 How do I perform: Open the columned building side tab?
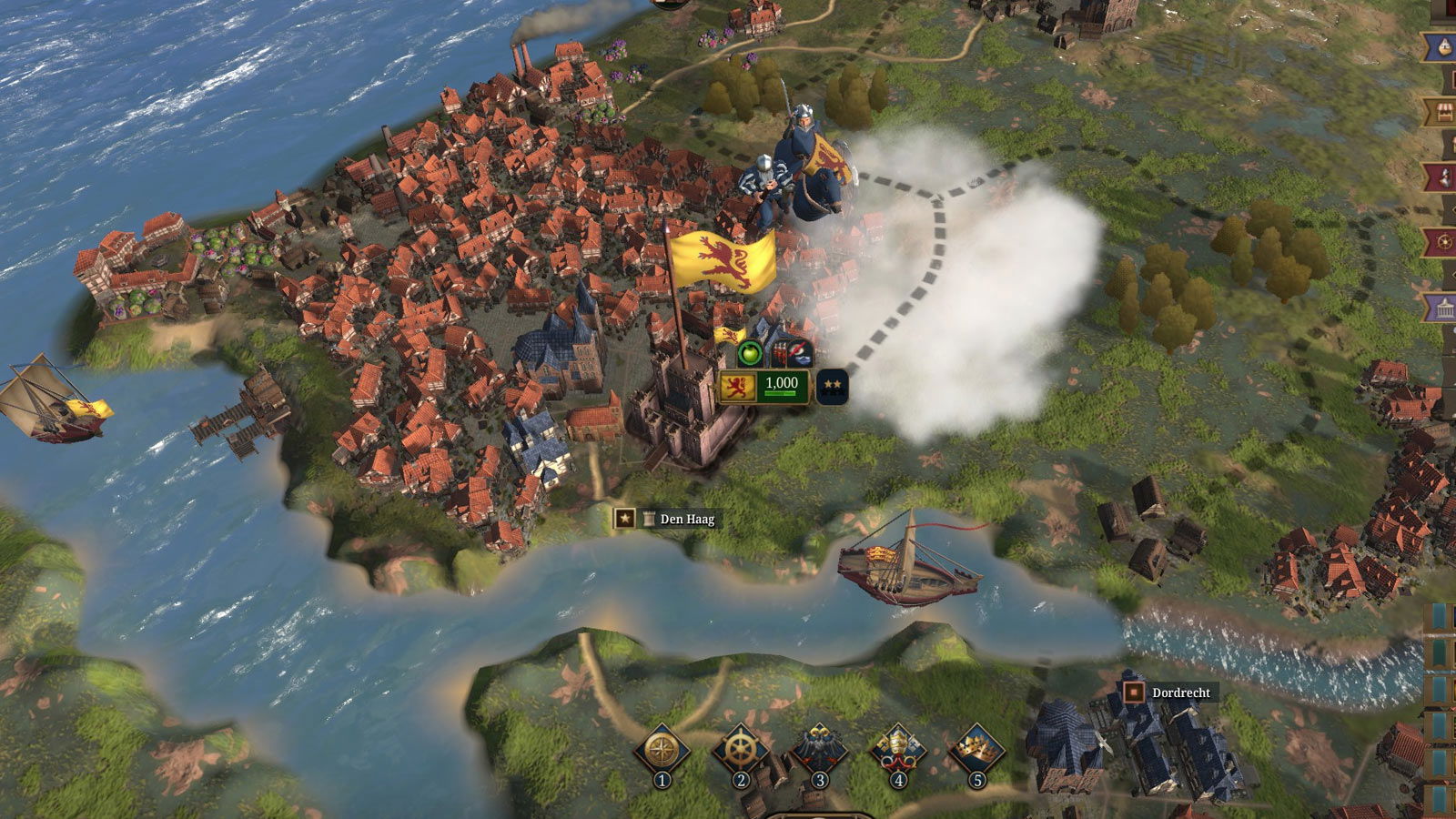point(1443,308)
